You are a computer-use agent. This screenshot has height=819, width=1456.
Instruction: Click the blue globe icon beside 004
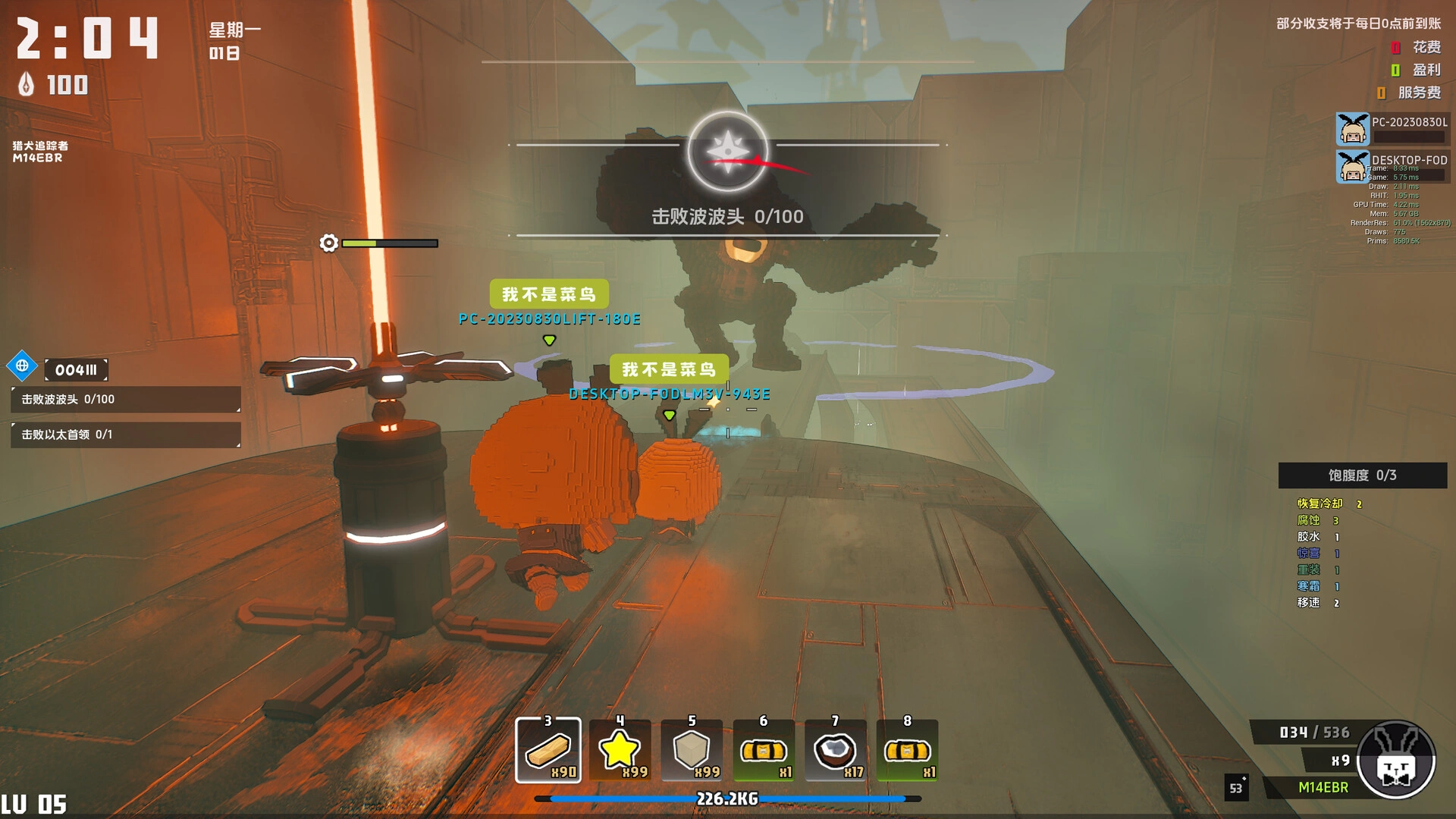22,366
